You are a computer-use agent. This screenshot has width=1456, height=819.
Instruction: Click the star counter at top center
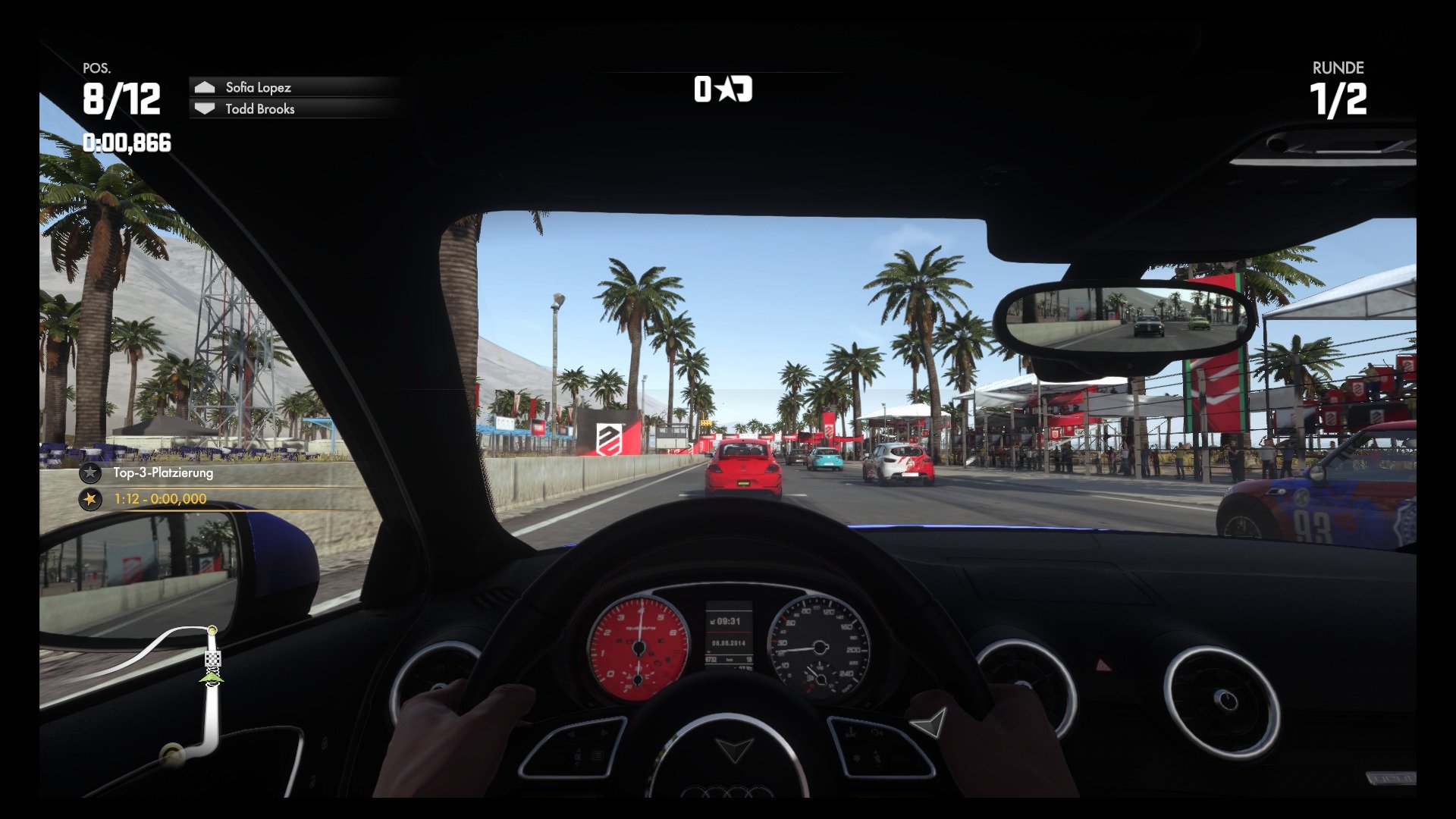(724, 89)
